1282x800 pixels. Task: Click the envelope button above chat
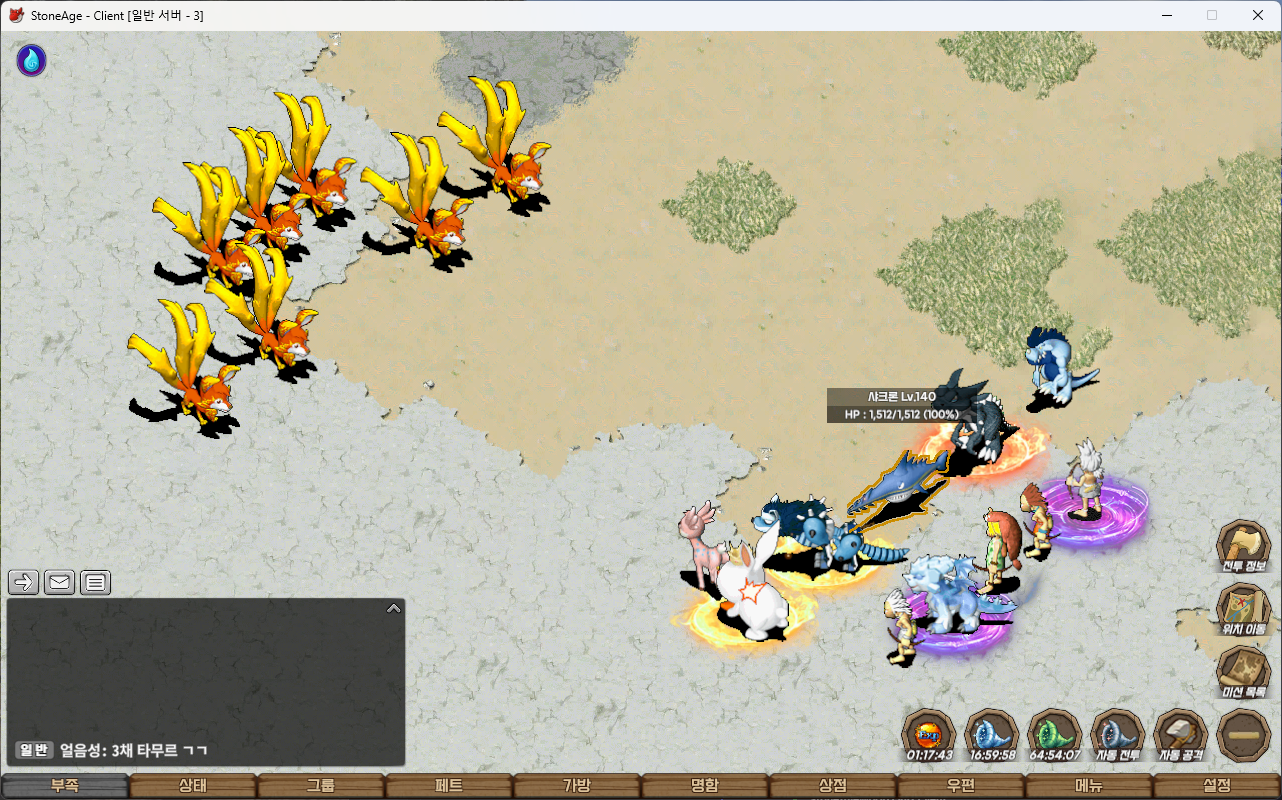[60, 582]
